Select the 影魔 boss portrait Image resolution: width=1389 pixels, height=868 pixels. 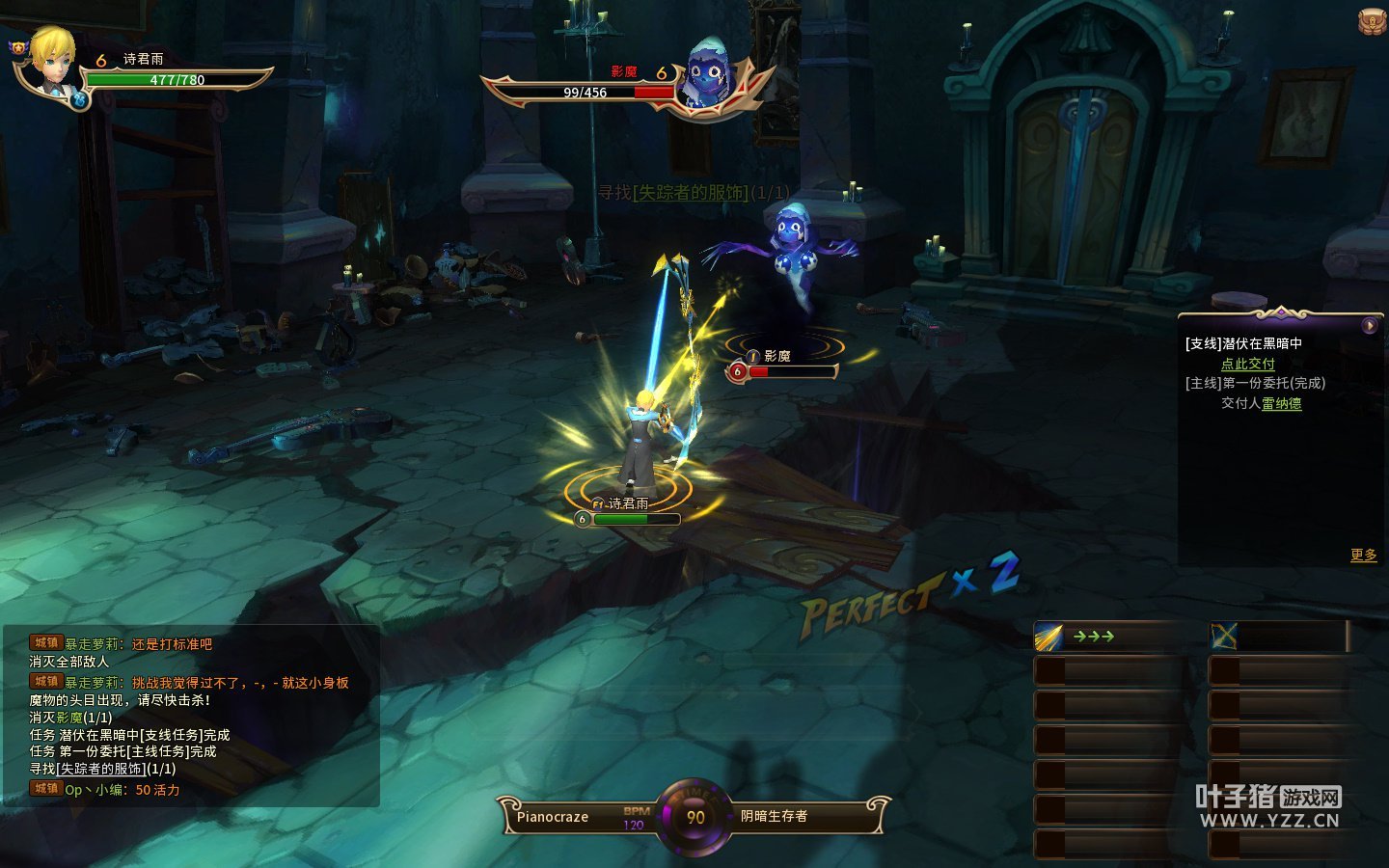[x=707, y=73]
